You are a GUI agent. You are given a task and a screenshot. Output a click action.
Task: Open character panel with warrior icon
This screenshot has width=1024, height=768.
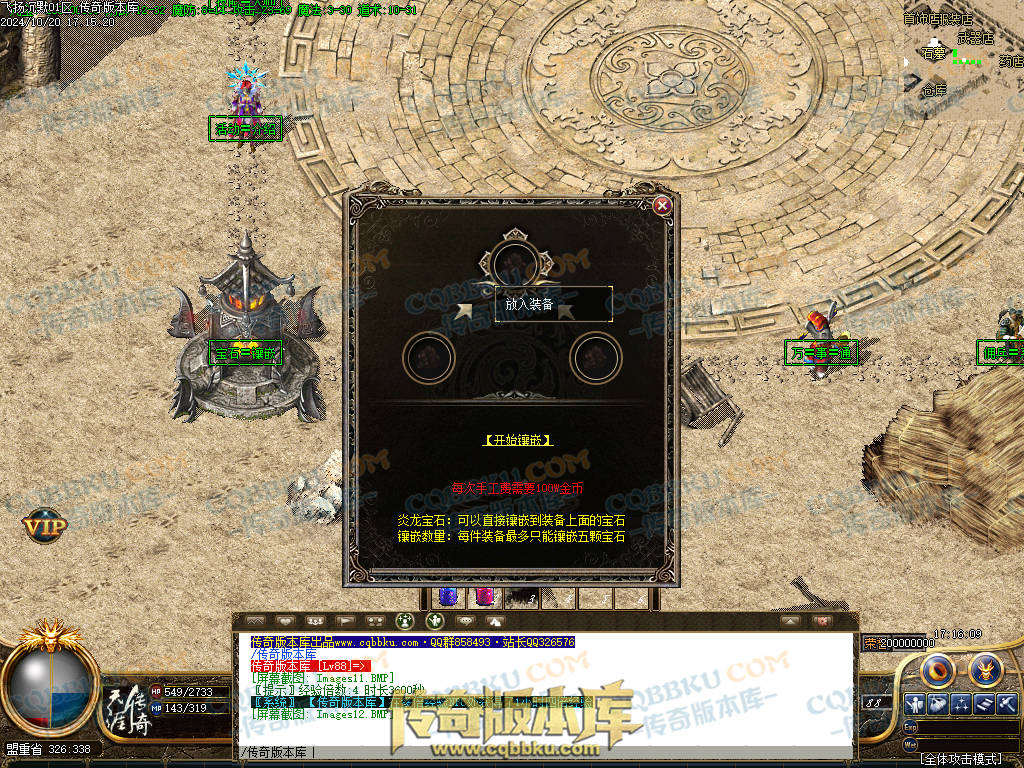click(x=913, y=704)
